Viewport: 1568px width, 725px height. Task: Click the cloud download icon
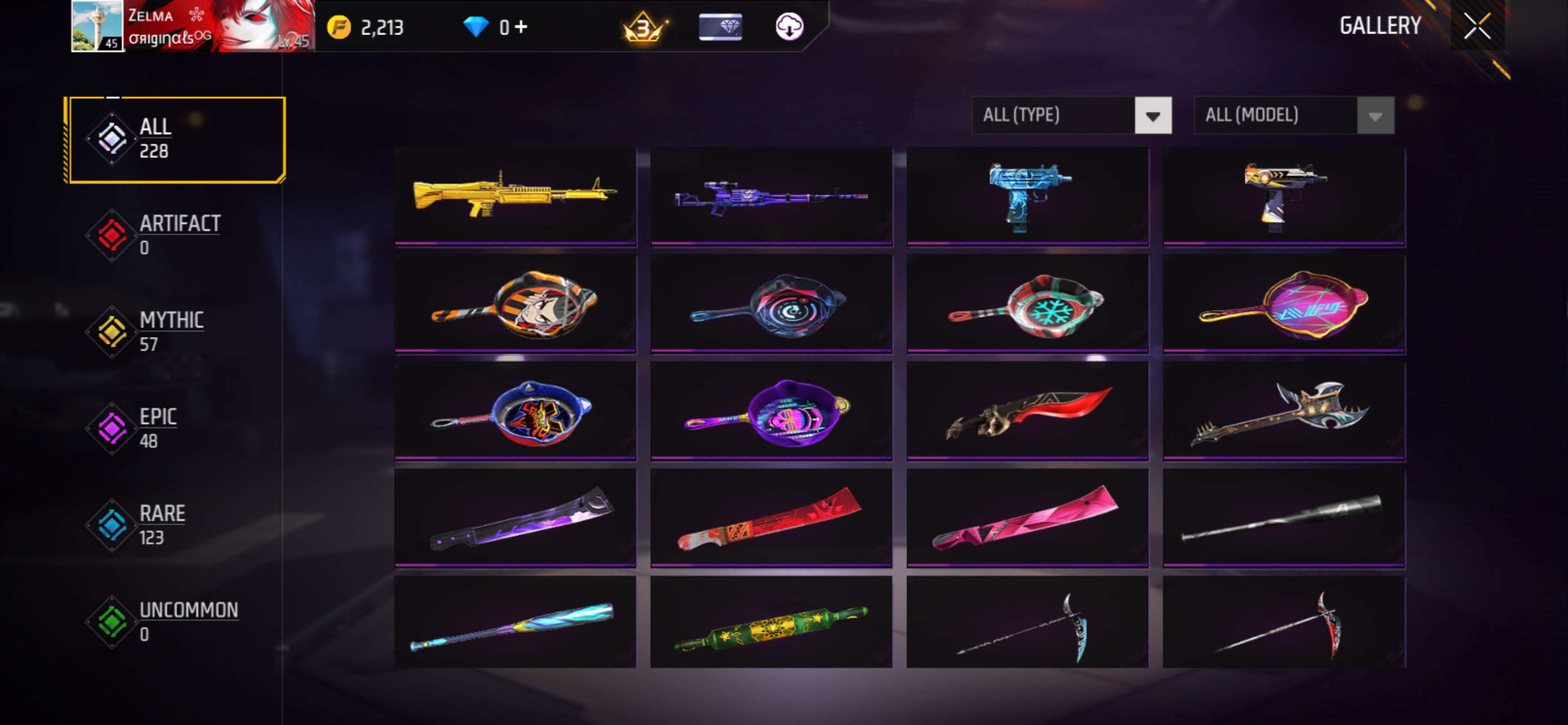coord(790,26)
